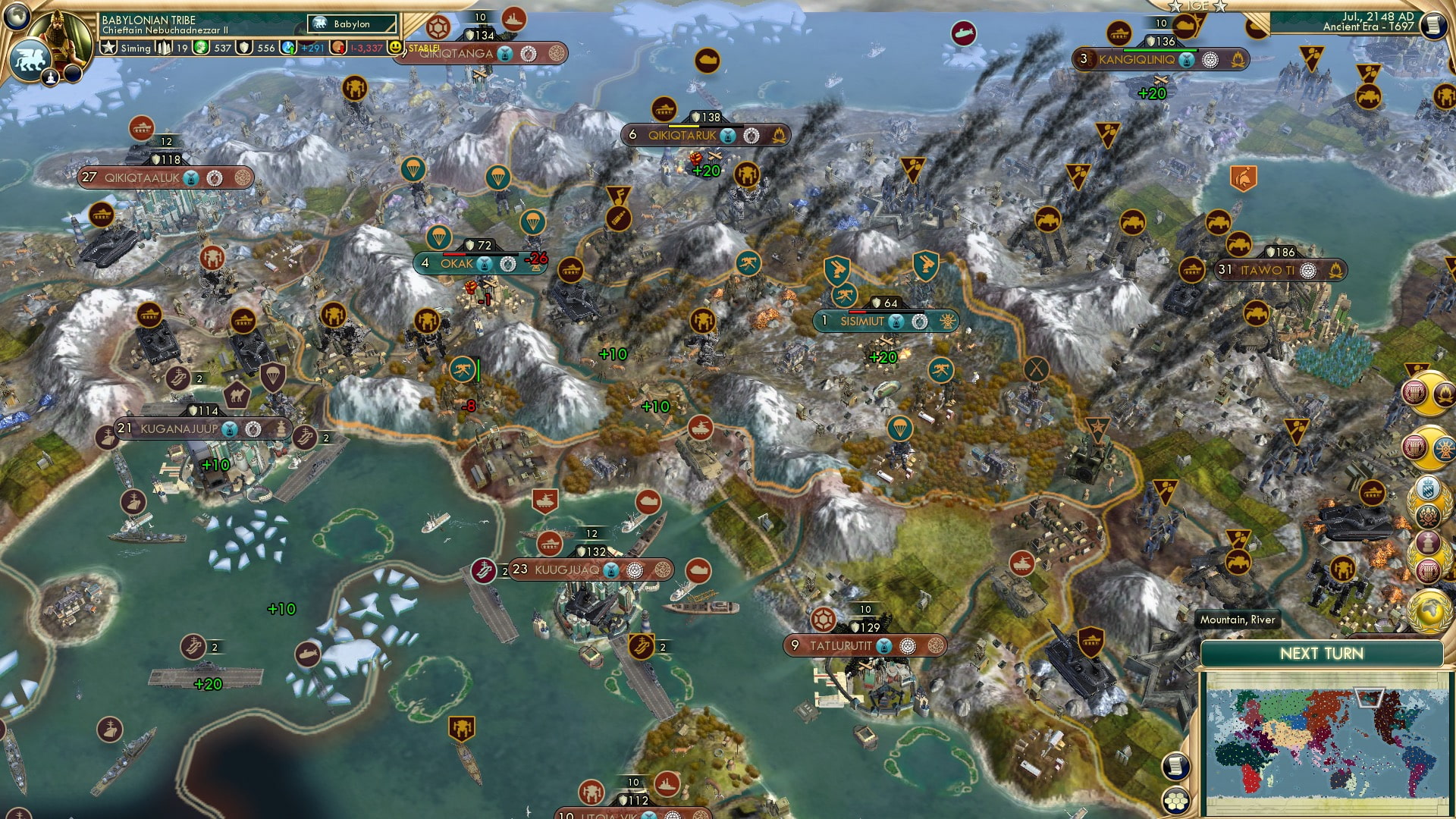This screenshot has width=1456, height=819.
Task: Click the hexagon map options icon at bottom-right
Action: click(x=1178, y=800)
